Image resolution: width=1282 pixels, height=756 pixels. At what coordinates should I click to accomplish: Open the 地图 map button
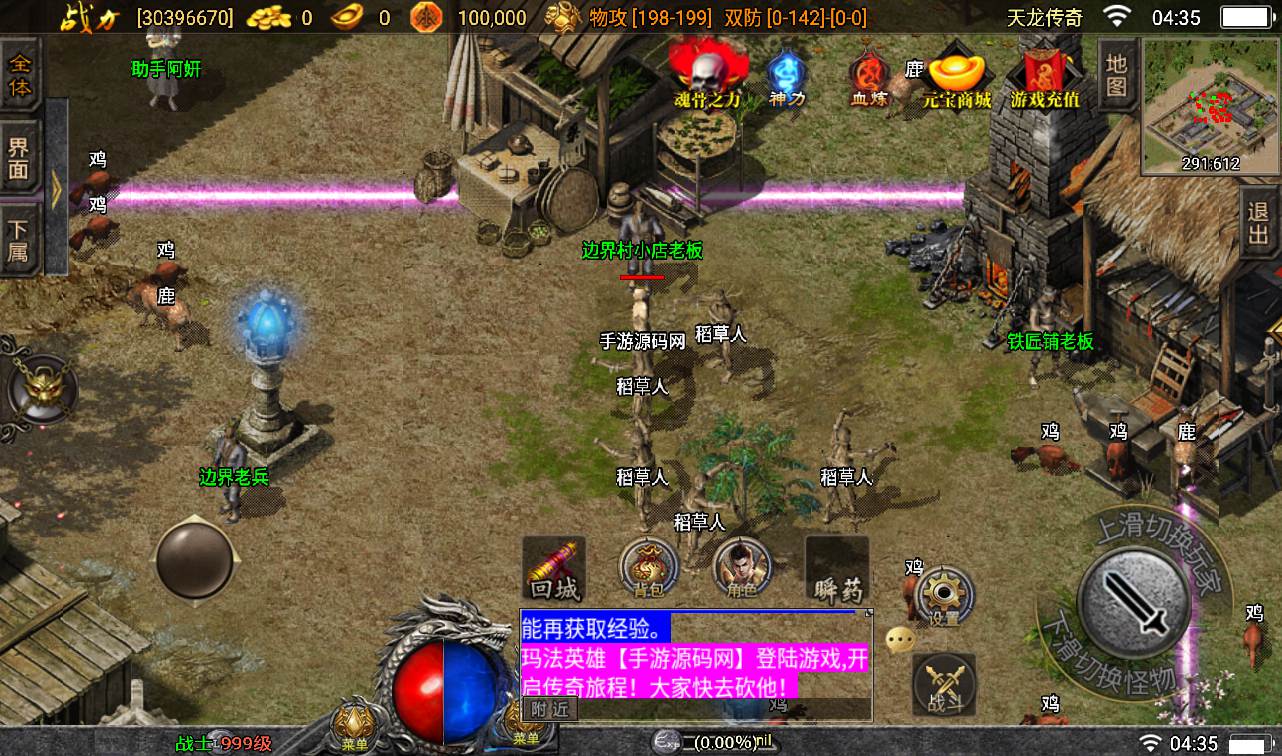[x=1117, y=75]
